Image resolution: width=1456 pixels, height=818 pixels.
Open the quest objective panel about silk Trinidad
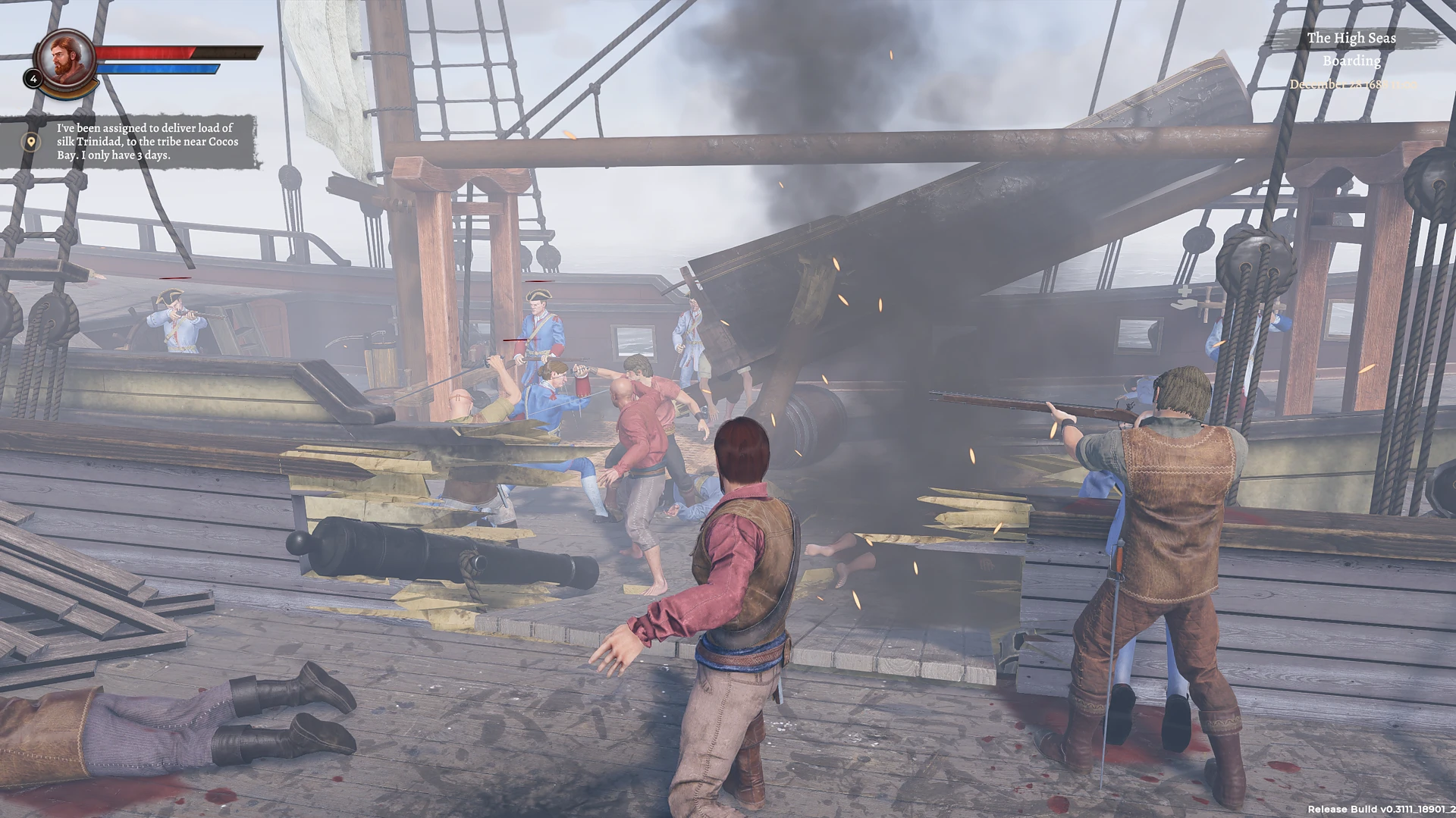click(x=144, y=141)
